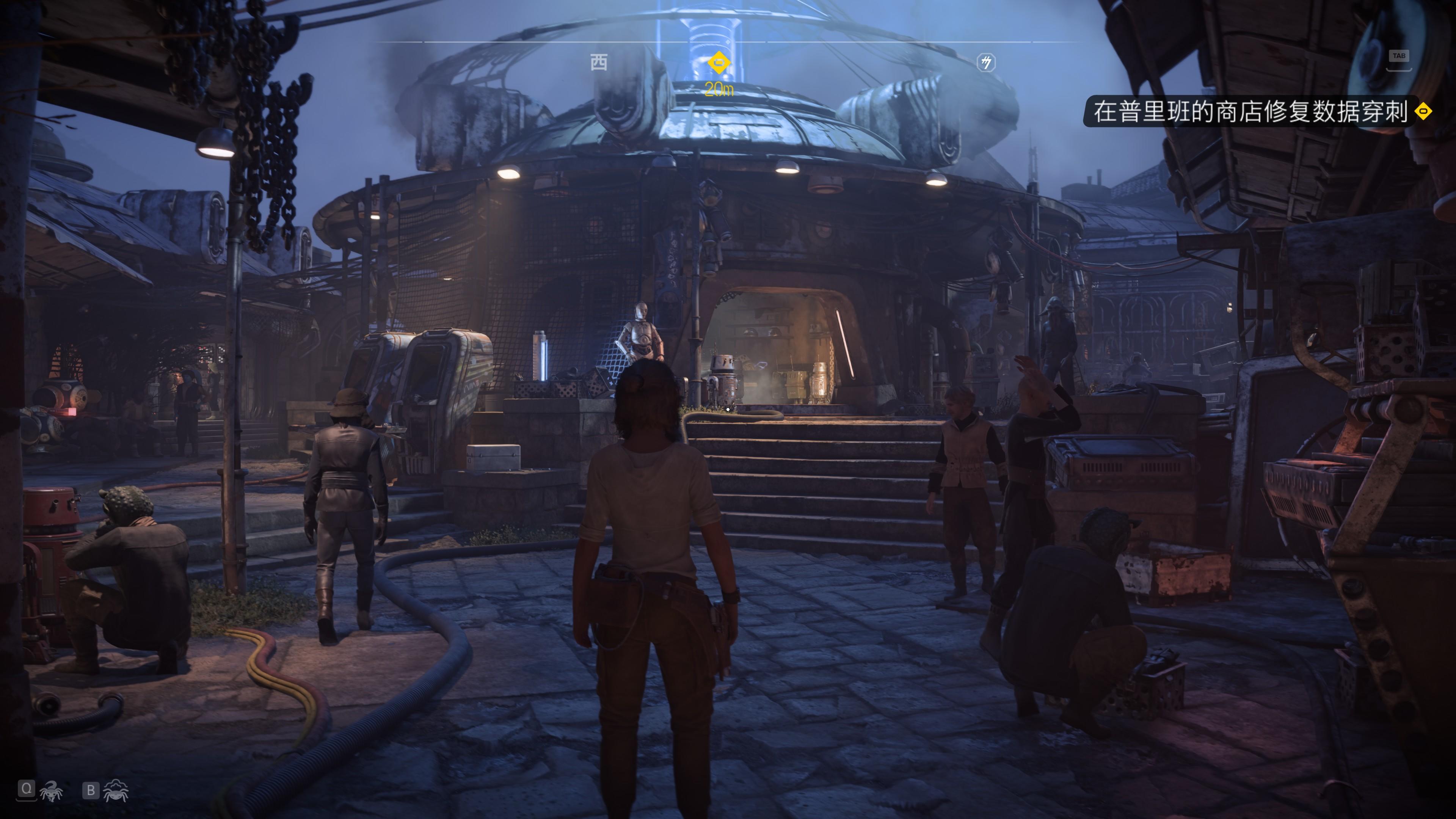Select the yellow diamond quest marker on compass
Screen dimensions: 1456x819
coord(719,62)
